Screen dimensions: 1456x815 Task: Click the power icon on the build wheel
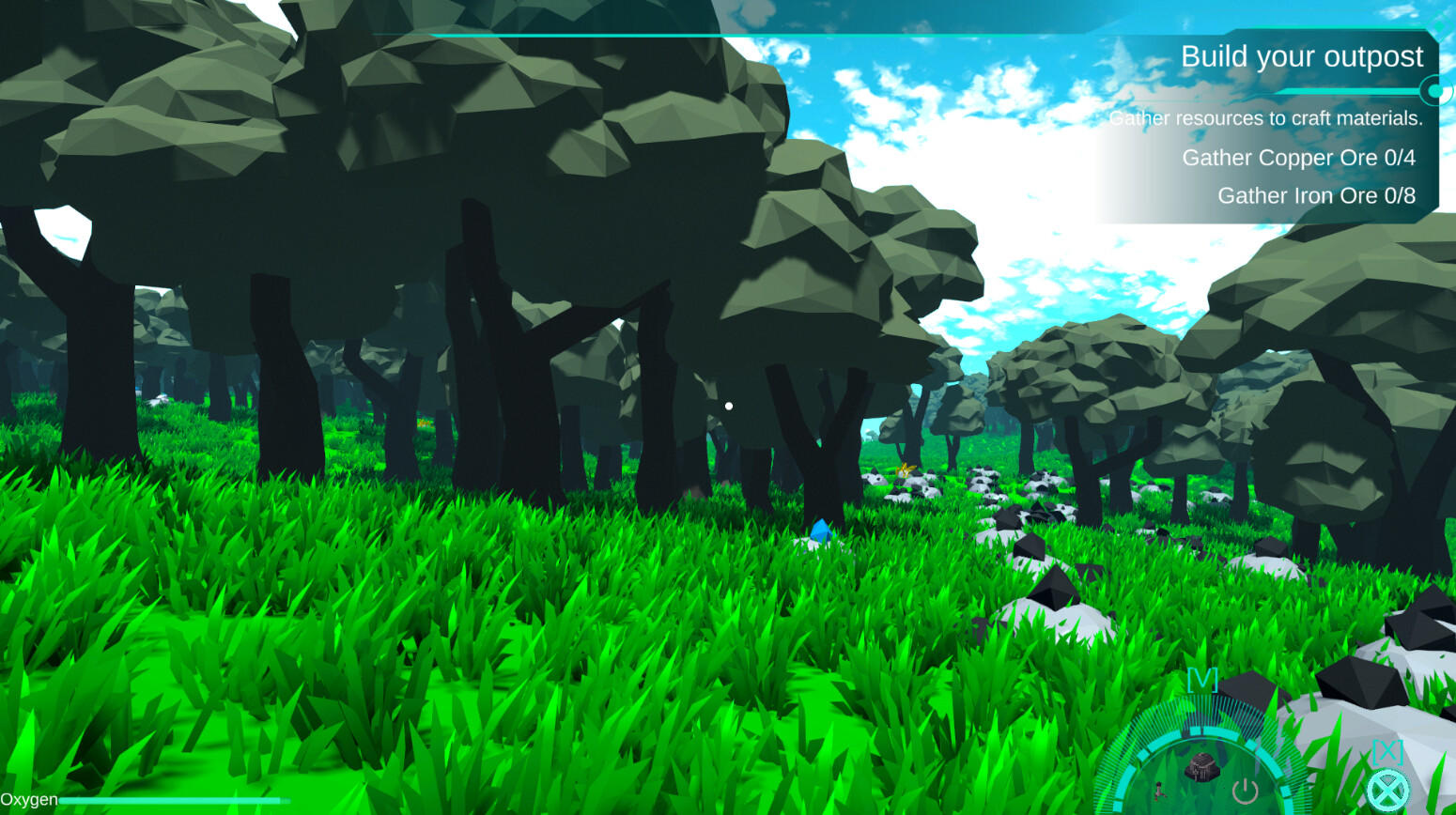pos(1244,790)
